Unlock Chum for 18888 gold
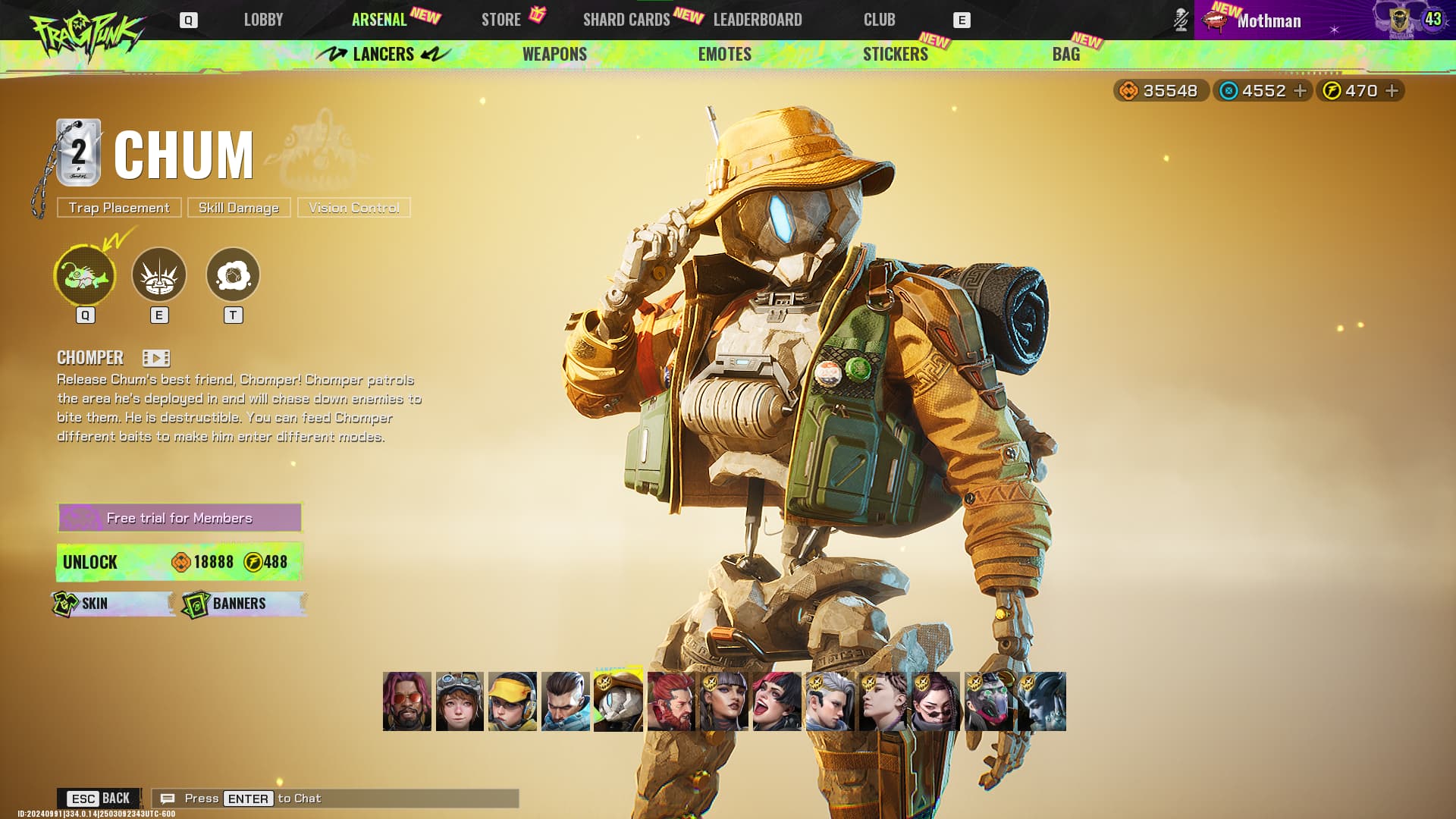Viewport: 1456px width, 819px height. click(x=180, y=562)
